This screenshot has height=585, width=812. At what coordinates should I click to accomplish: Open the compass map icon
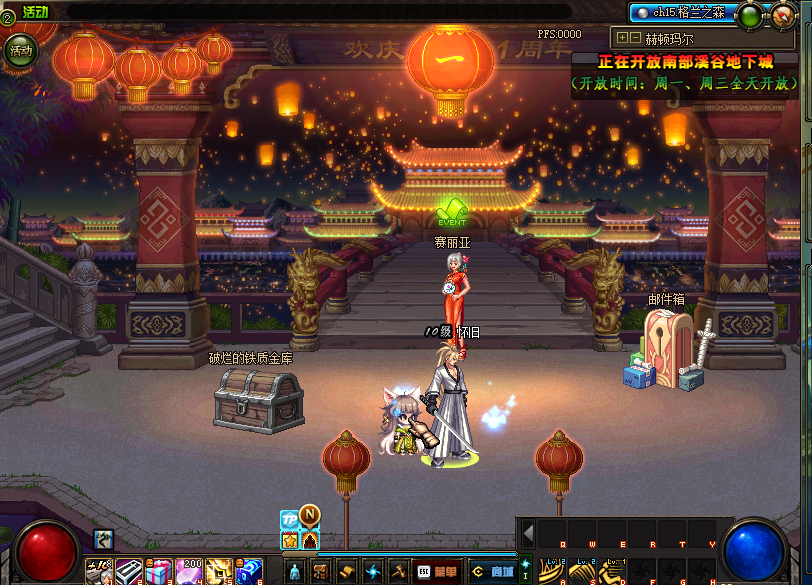[x=782, y=16]
